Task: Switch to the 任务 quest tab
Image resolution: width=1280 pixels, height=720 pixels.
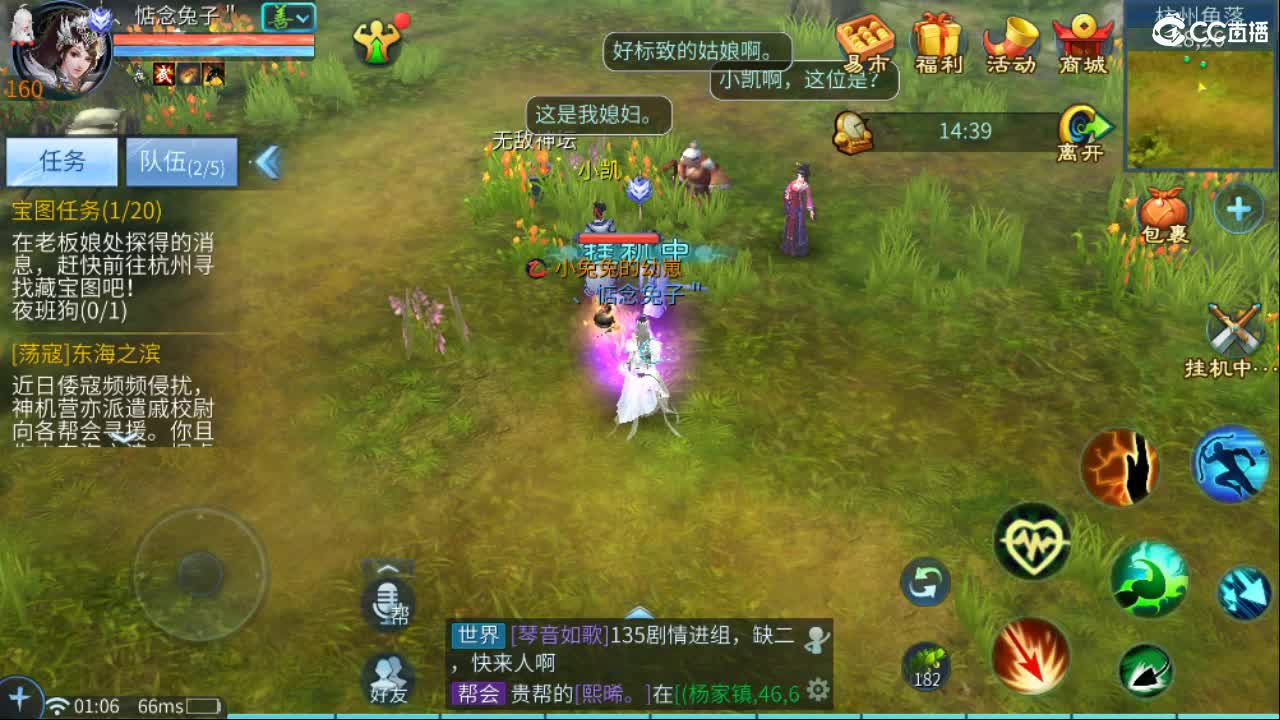Action: [x=62, y=161]
